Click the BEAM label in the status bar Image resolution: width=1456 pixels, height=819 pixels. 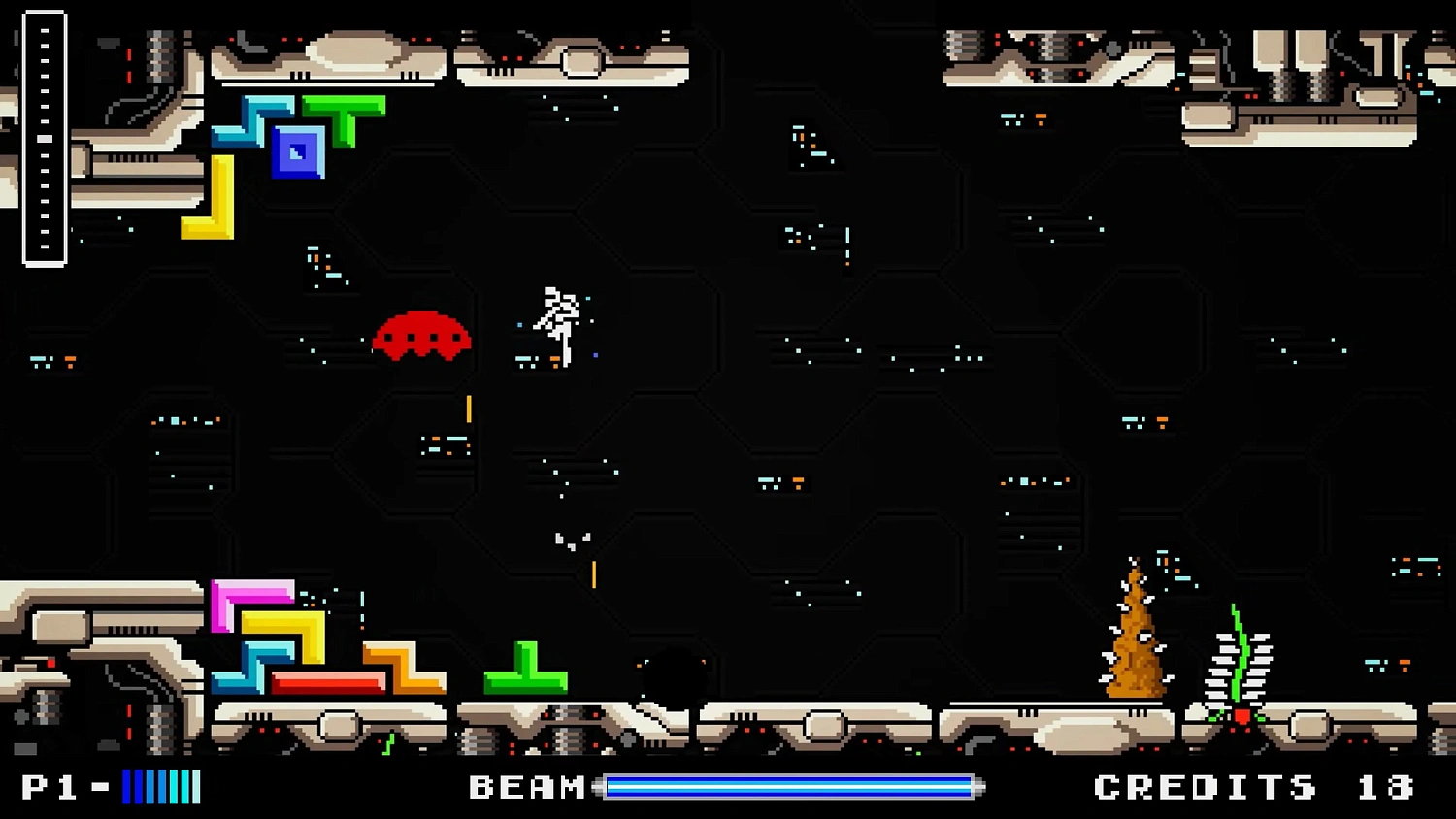point(526,786)
